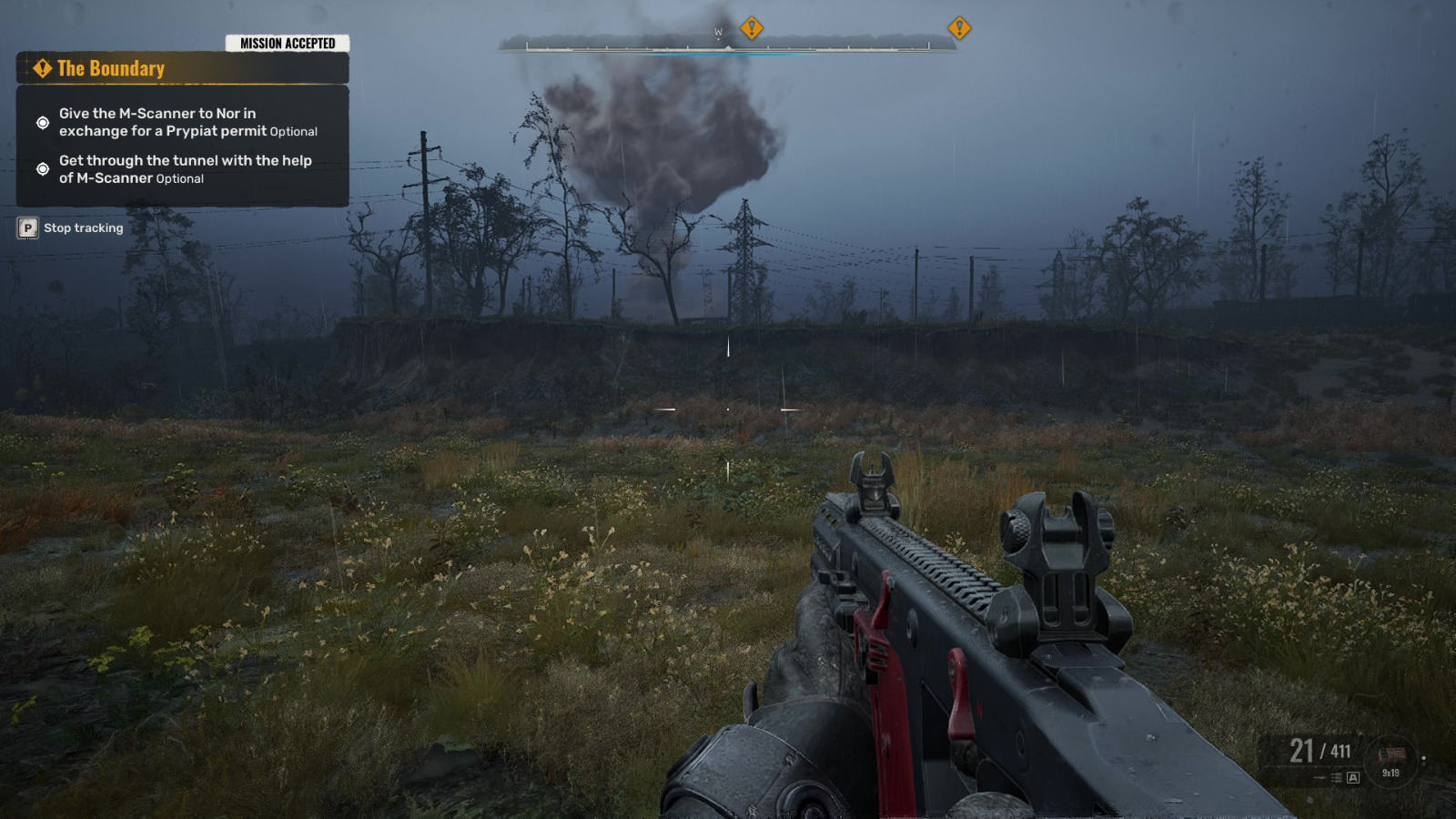Select The Boundary mission title
1456x819 pixels.
pos(111,68)
